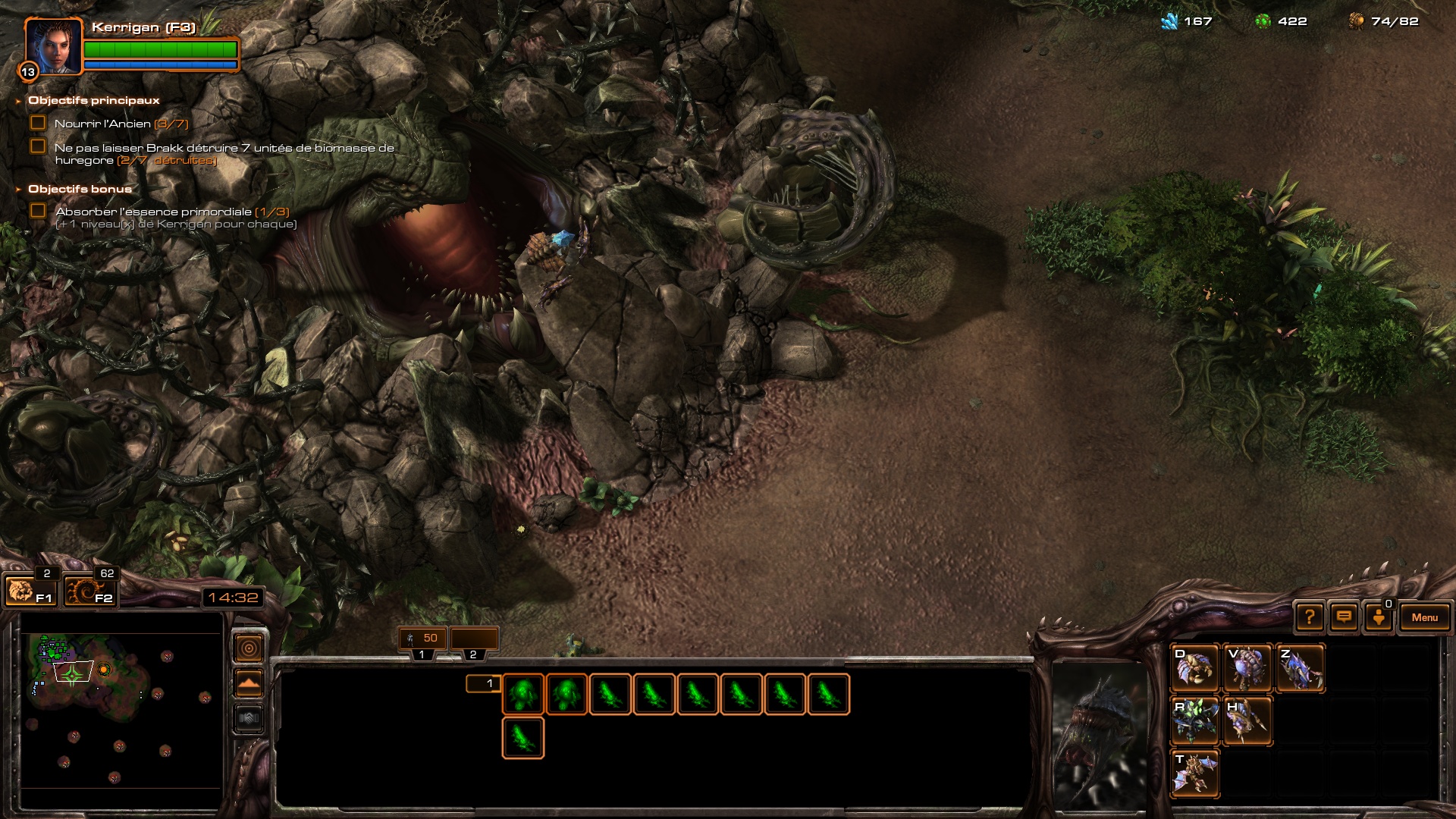Image resolution: width=1456 pixels, height=819 pixels.
Task: Morph a Hydralisk from the command card
Action: pyautogui.click(x=1247, y=720)
